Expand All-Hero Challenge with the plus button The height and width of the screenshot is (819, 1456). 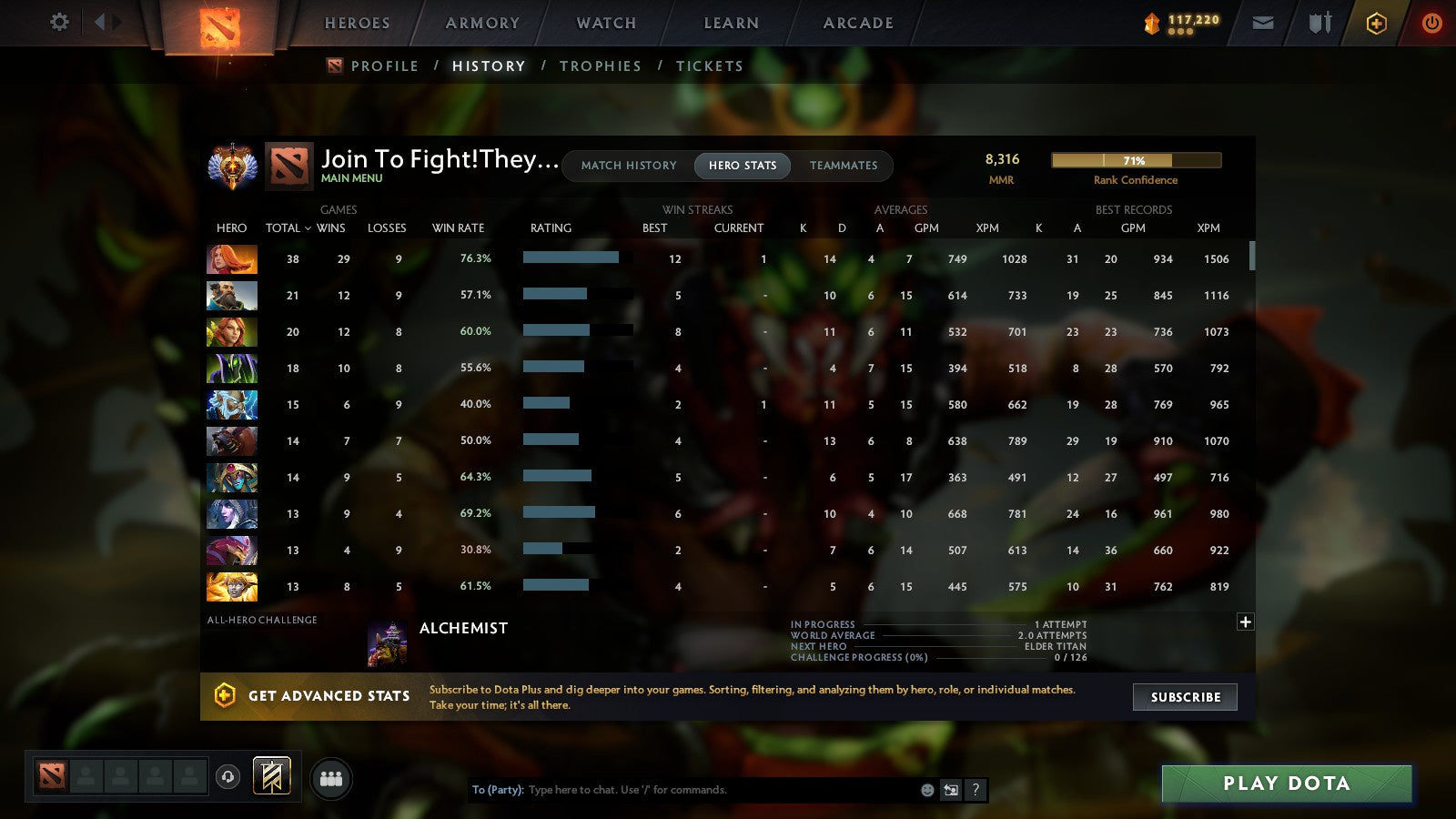point(1244,622)
